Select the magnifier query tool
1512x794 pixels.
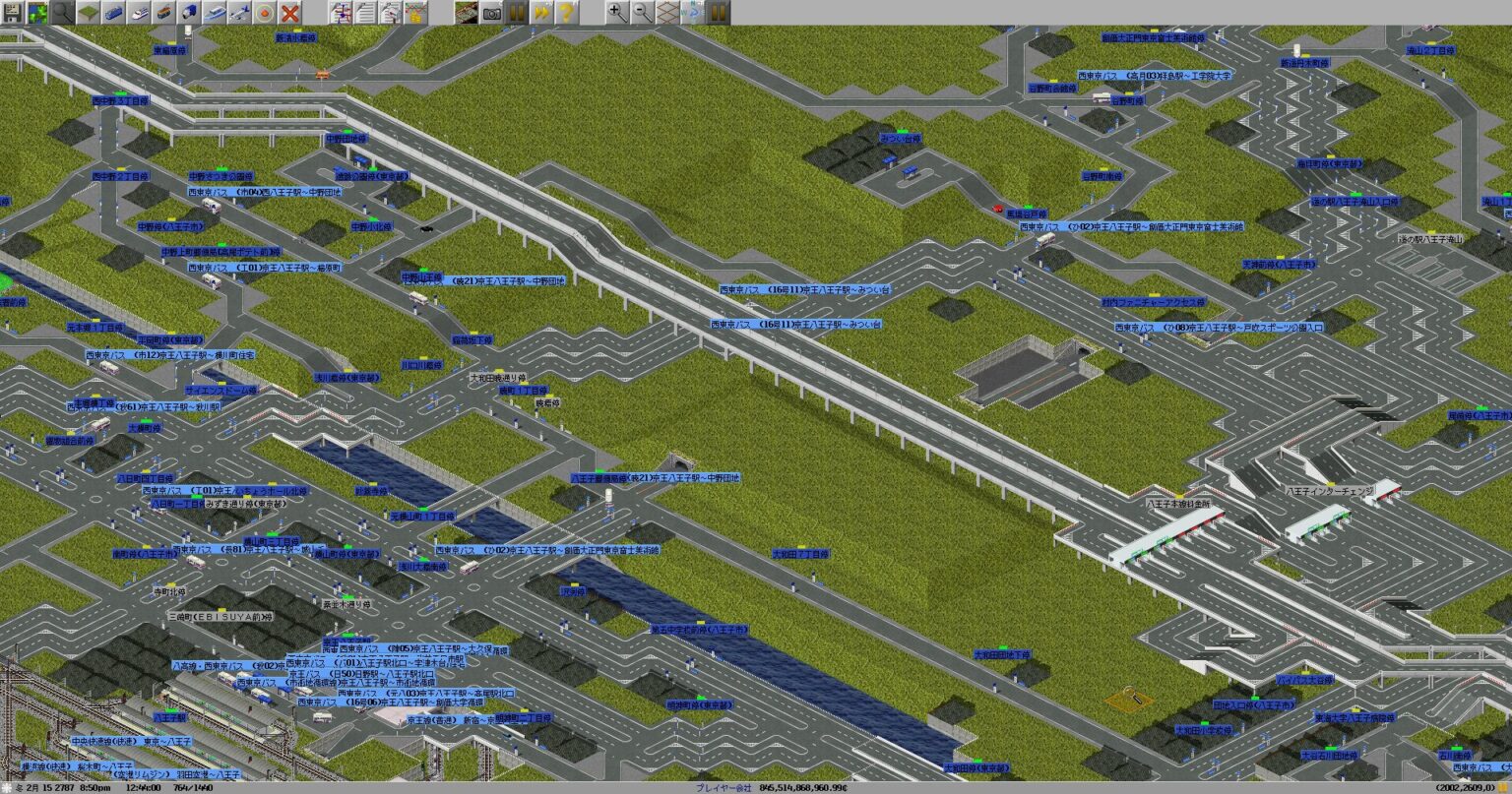click(61, 14)
